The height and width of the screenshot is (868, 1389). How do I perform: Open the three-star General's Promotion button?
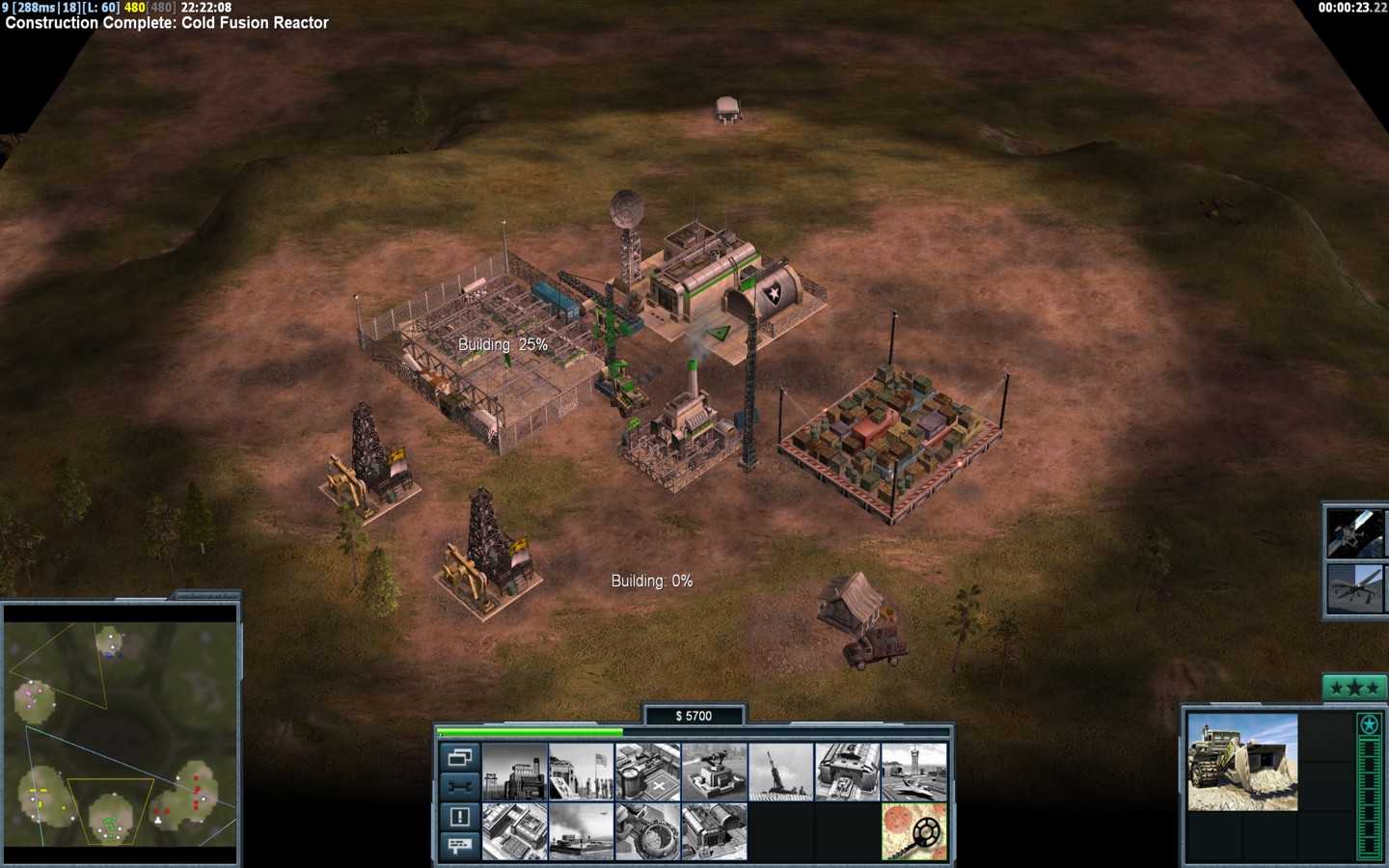(x=1353, y=688)
